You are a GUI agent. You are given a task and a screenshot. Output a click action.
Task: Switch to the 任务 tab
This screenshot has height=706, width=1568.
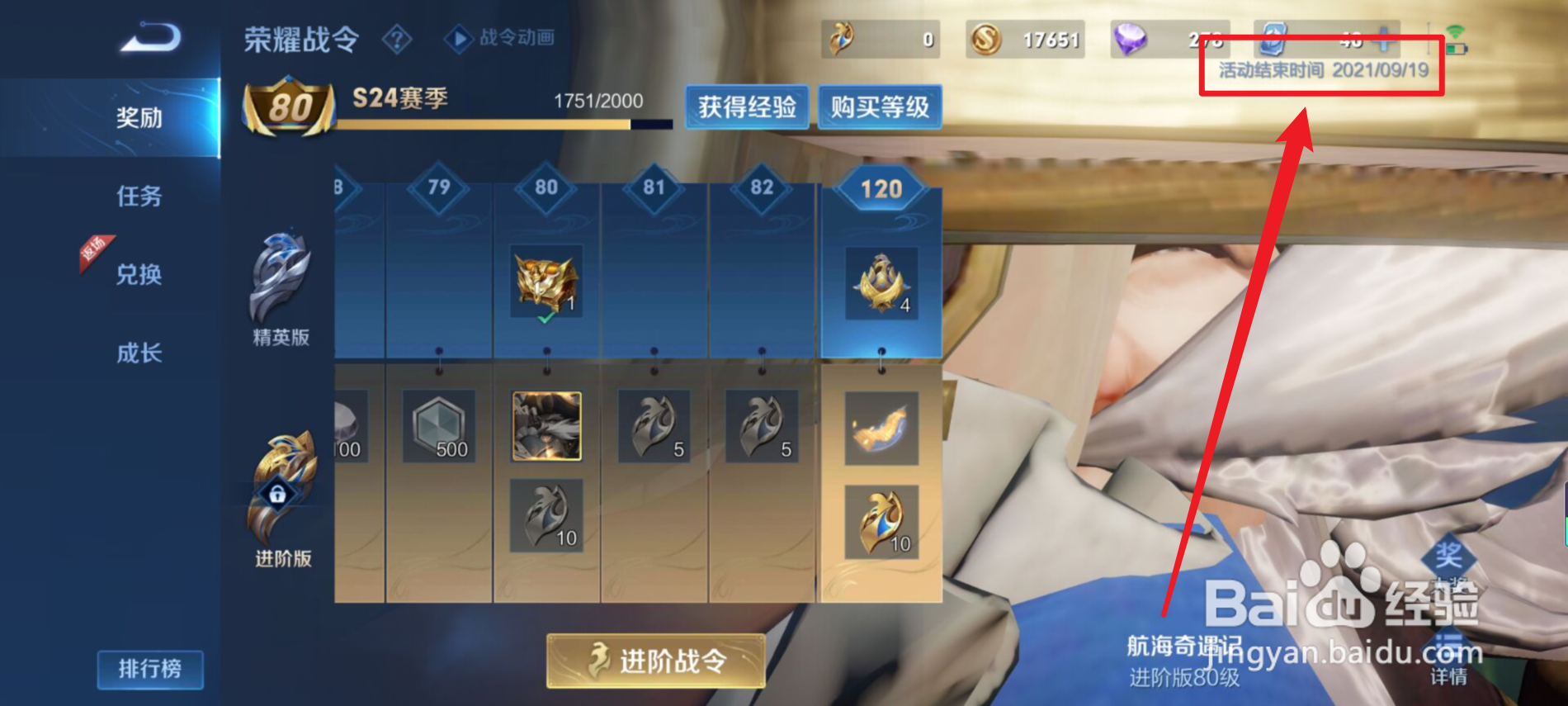139,197
